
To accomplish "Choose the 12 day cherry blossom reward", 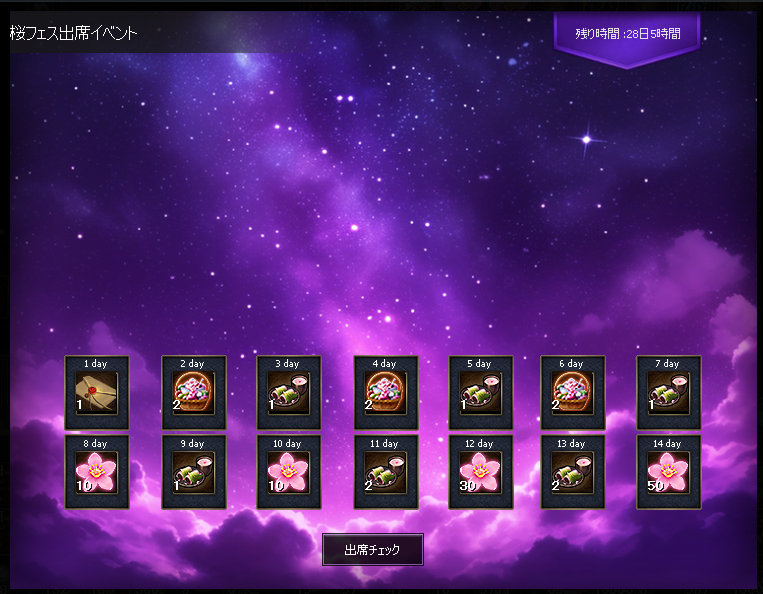I will pyautogui.click(x=480, y=473).
